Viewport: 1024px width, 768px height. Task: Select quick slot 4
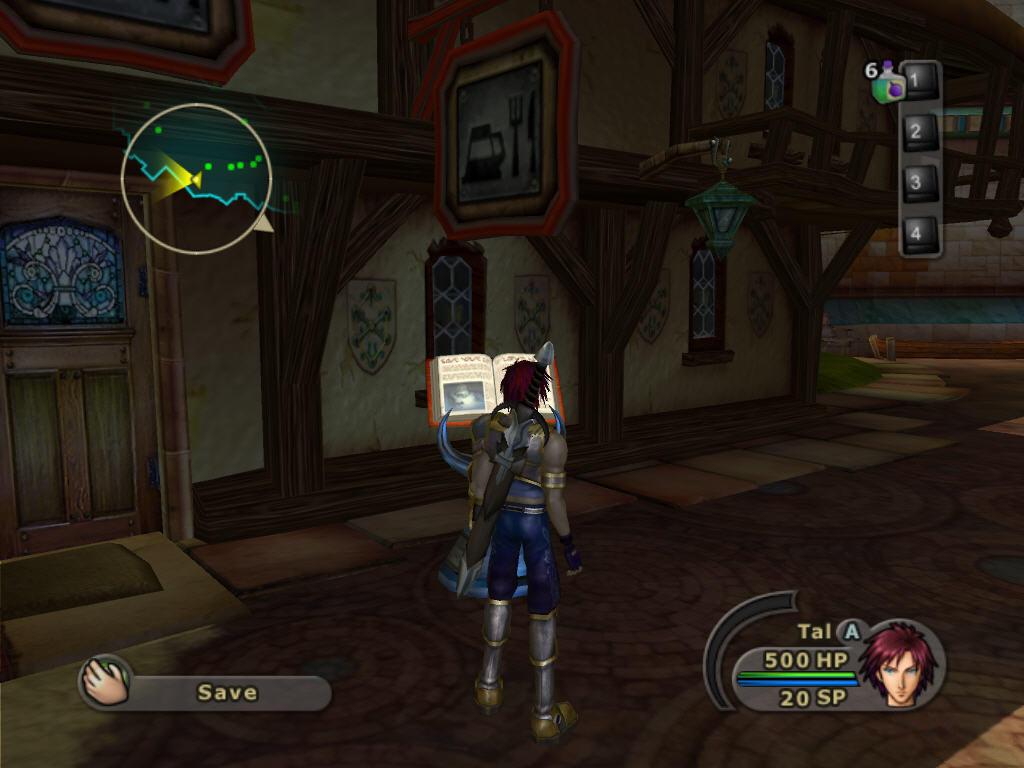[x=917, y=234]
